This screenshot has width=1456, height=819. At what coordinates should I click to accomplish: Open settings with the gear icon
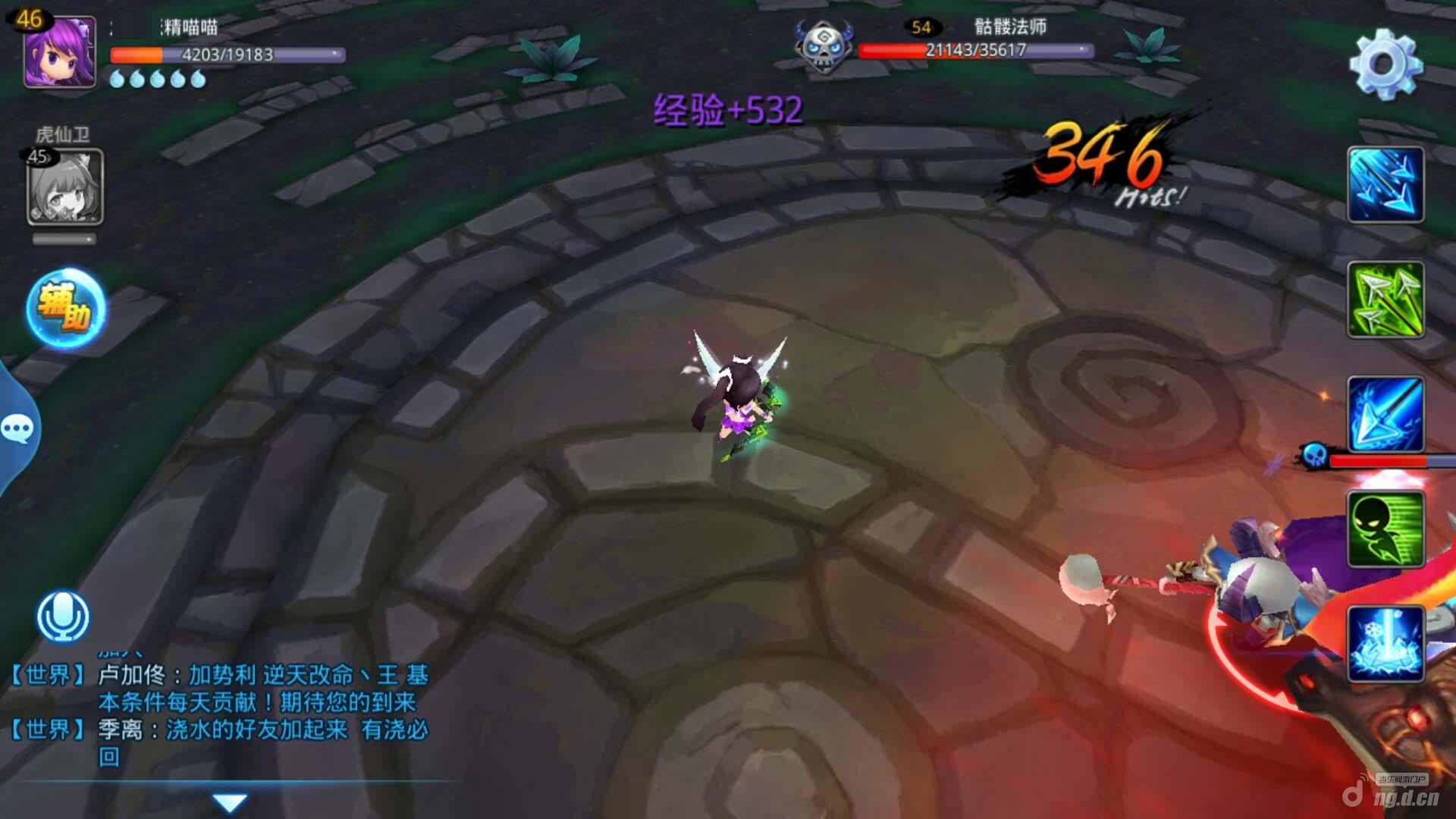1385,64
